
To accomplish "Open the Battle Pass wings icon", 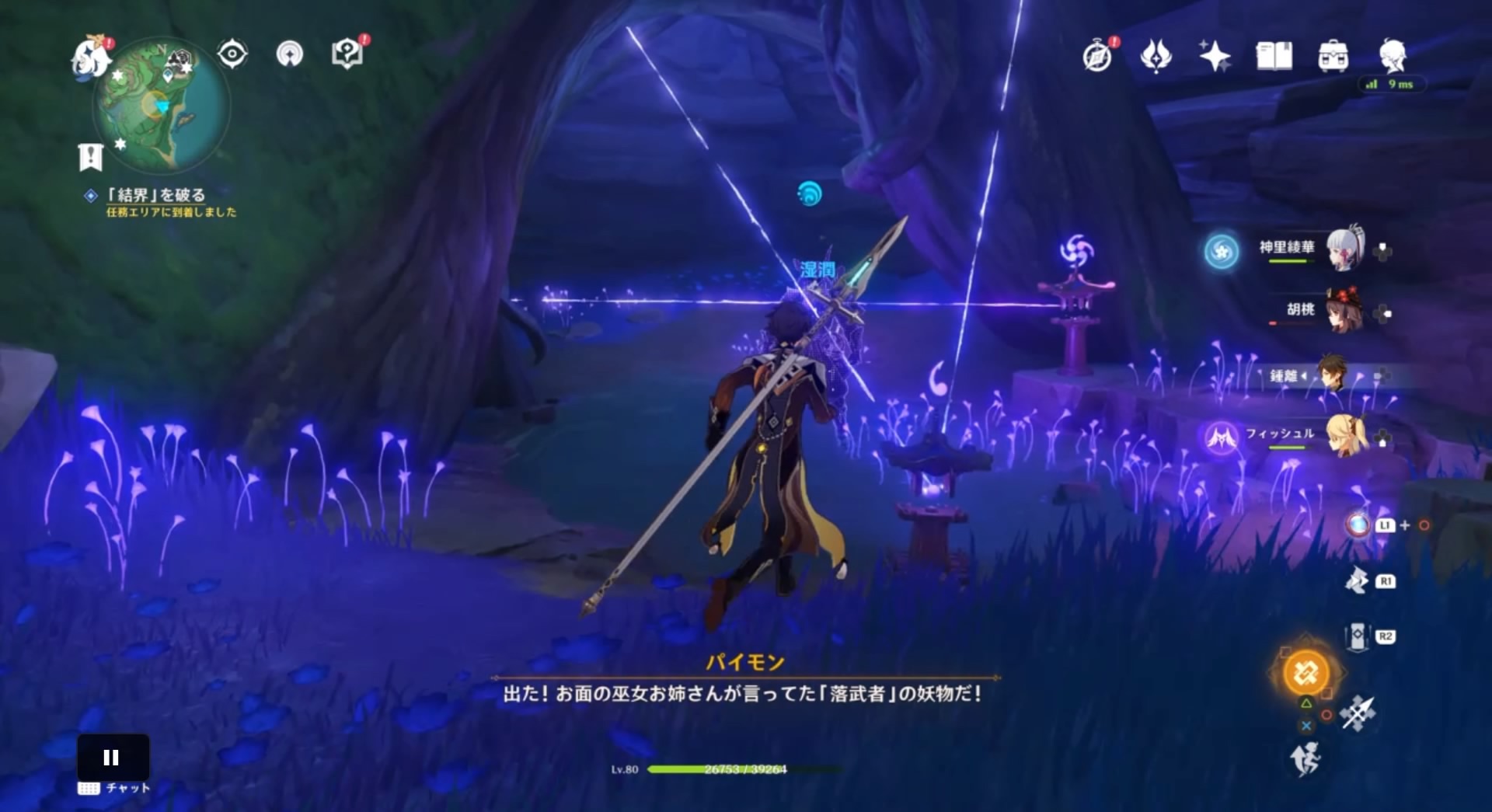I will click(x=1157, y=54).
